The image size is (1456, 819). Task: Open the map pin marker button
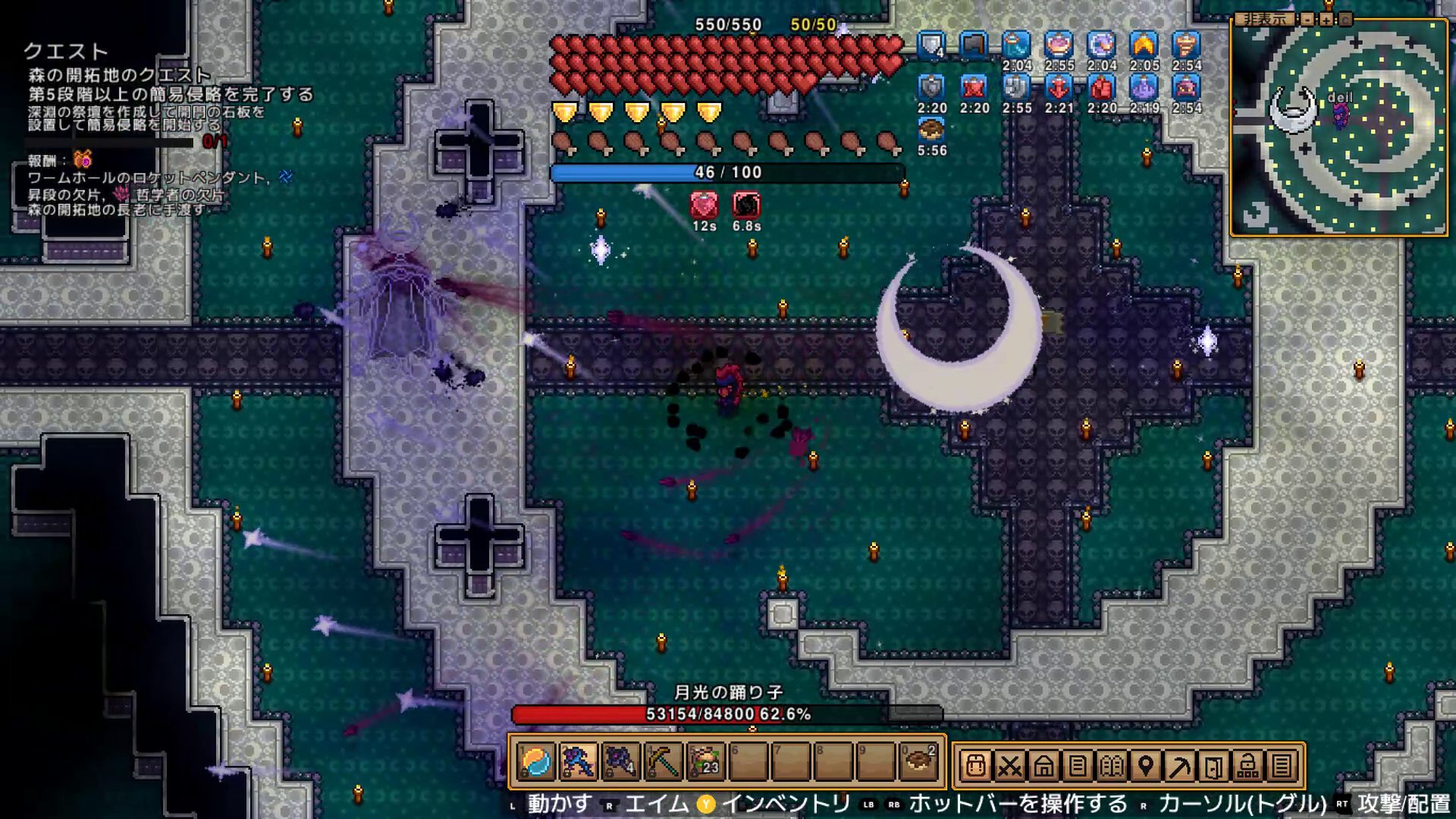coord(1146,766)
